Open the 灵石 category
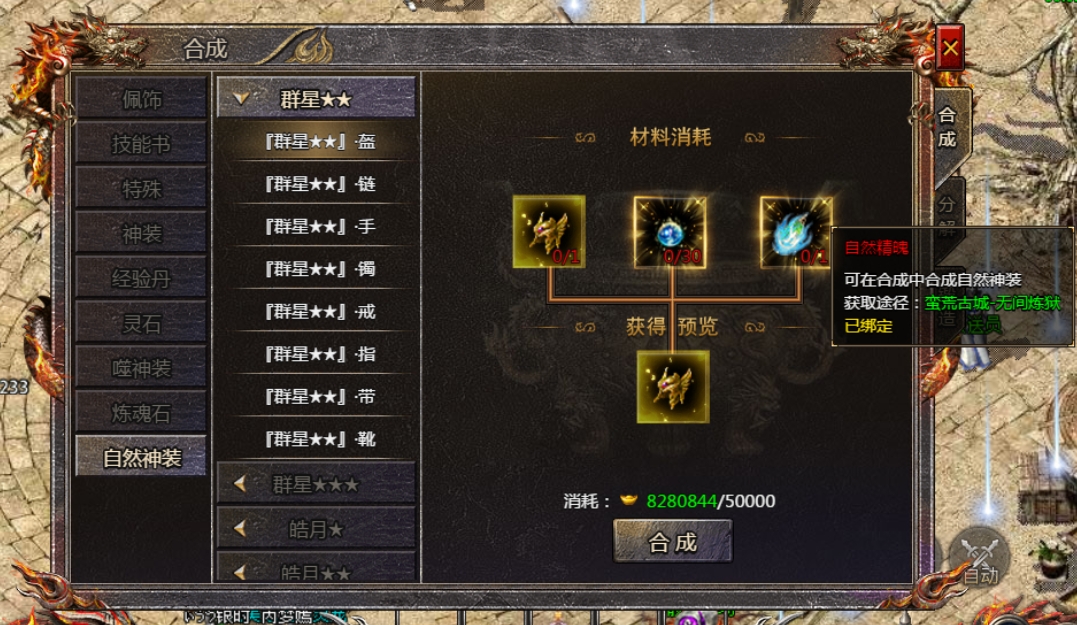Screen dimensions: 1077x625 click(x=141, y=323)
